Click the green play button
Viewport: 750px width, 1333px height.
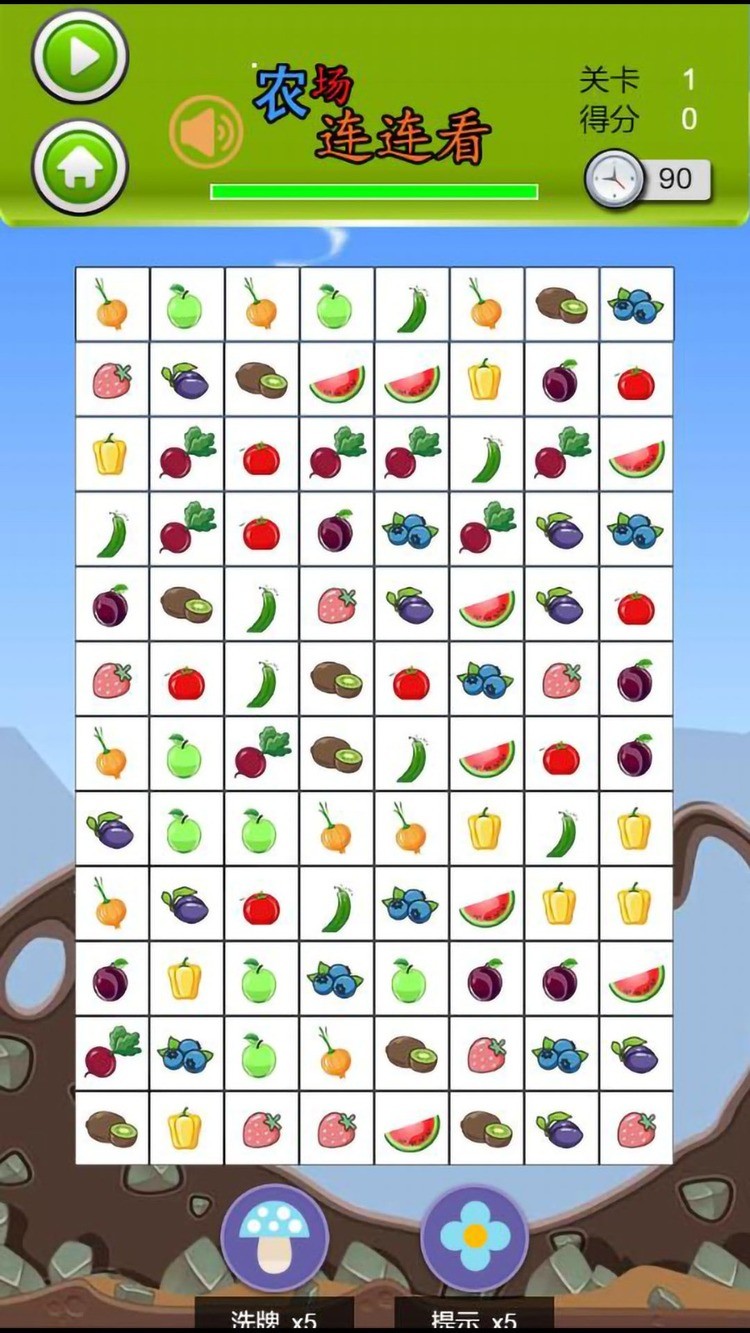click(80, 57)
